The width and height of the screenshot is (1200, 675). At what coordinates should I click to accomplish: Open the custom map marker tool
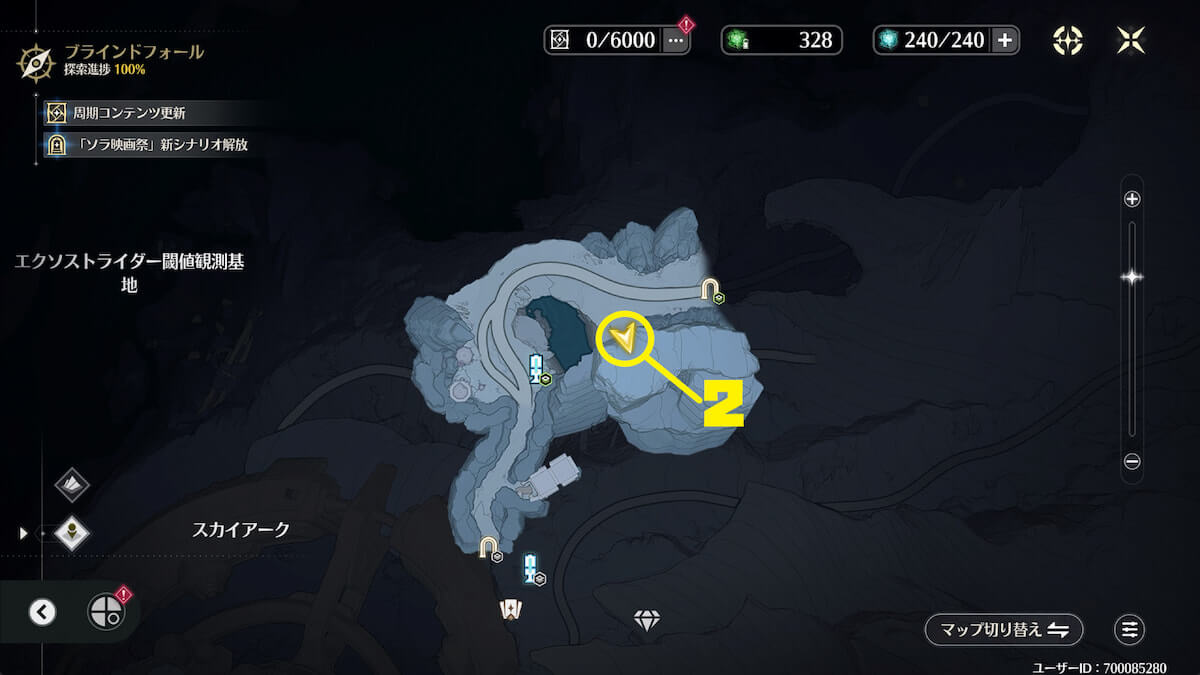1067,40
